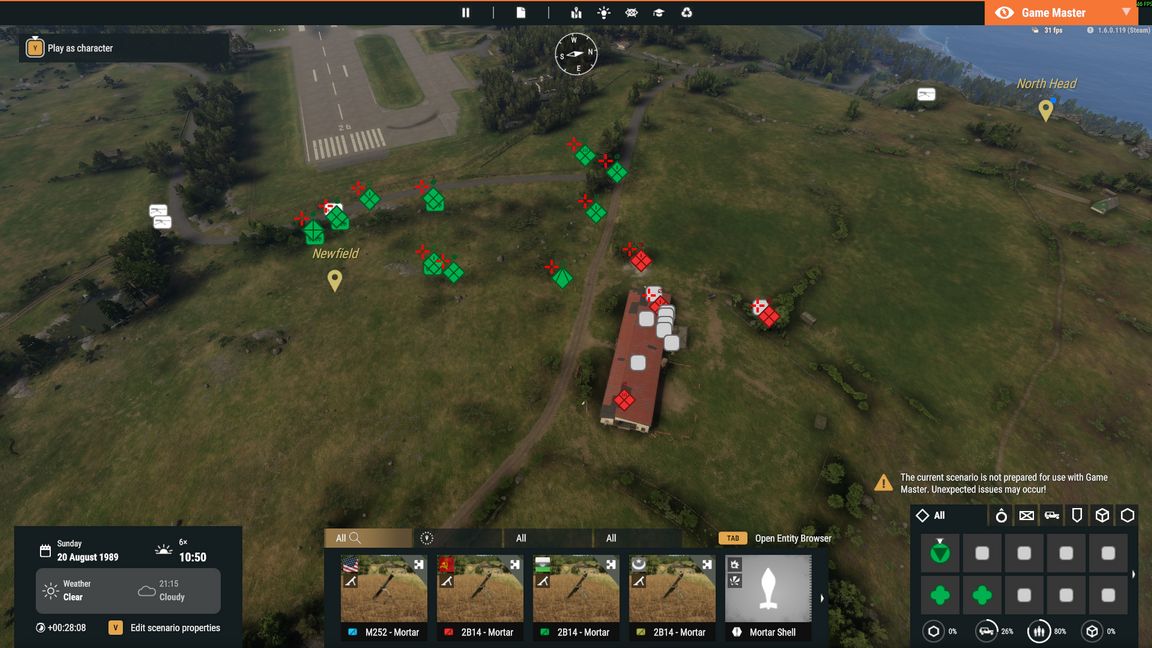The width and height of the screenshot is (1152, 648).
Task: Show more assets with the right arrow
Action: click(822, 598)
